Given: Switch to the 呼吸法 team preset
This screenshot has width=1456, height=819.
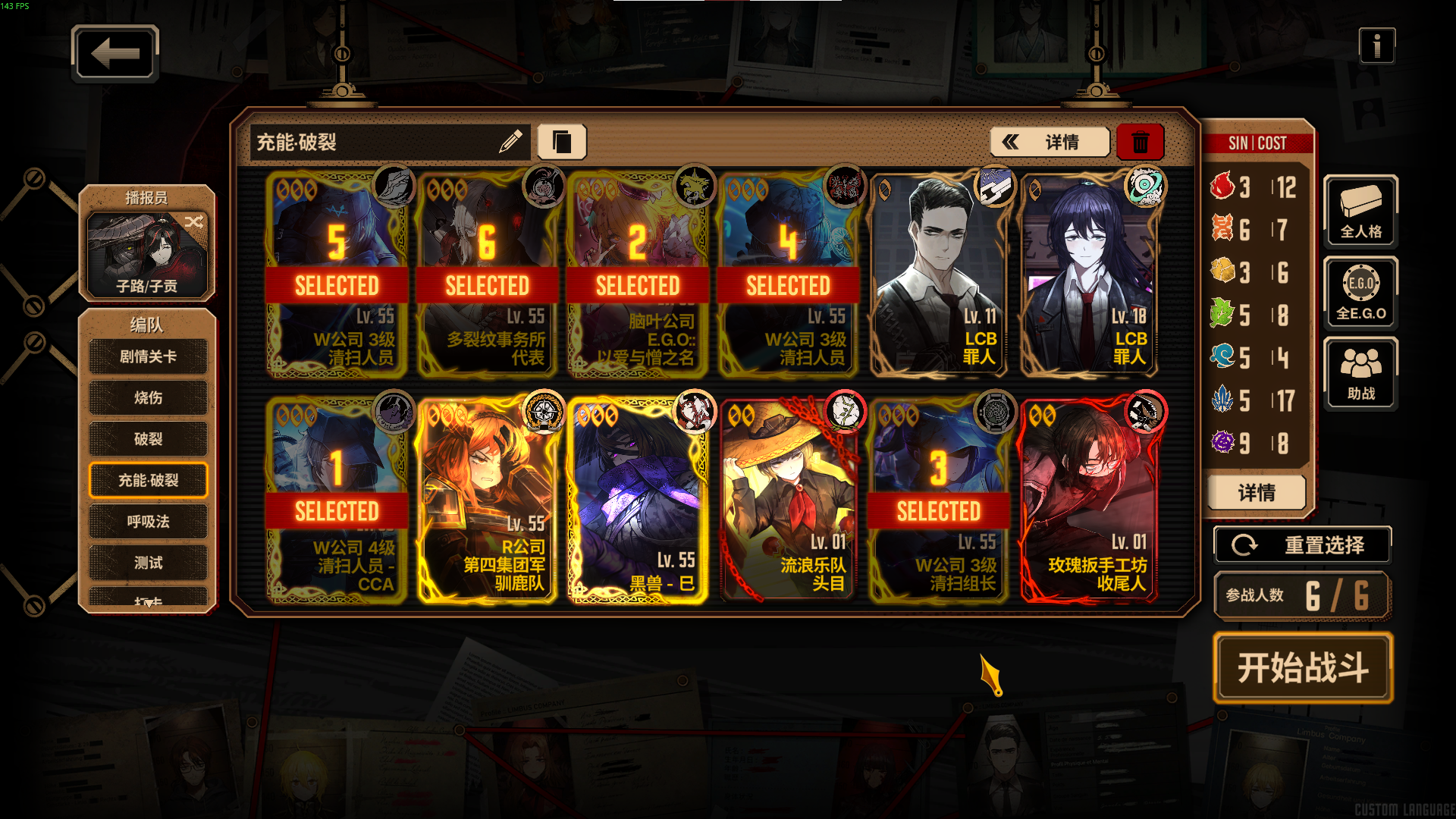Looking at the screenshot, I should (x=148, y=522).
